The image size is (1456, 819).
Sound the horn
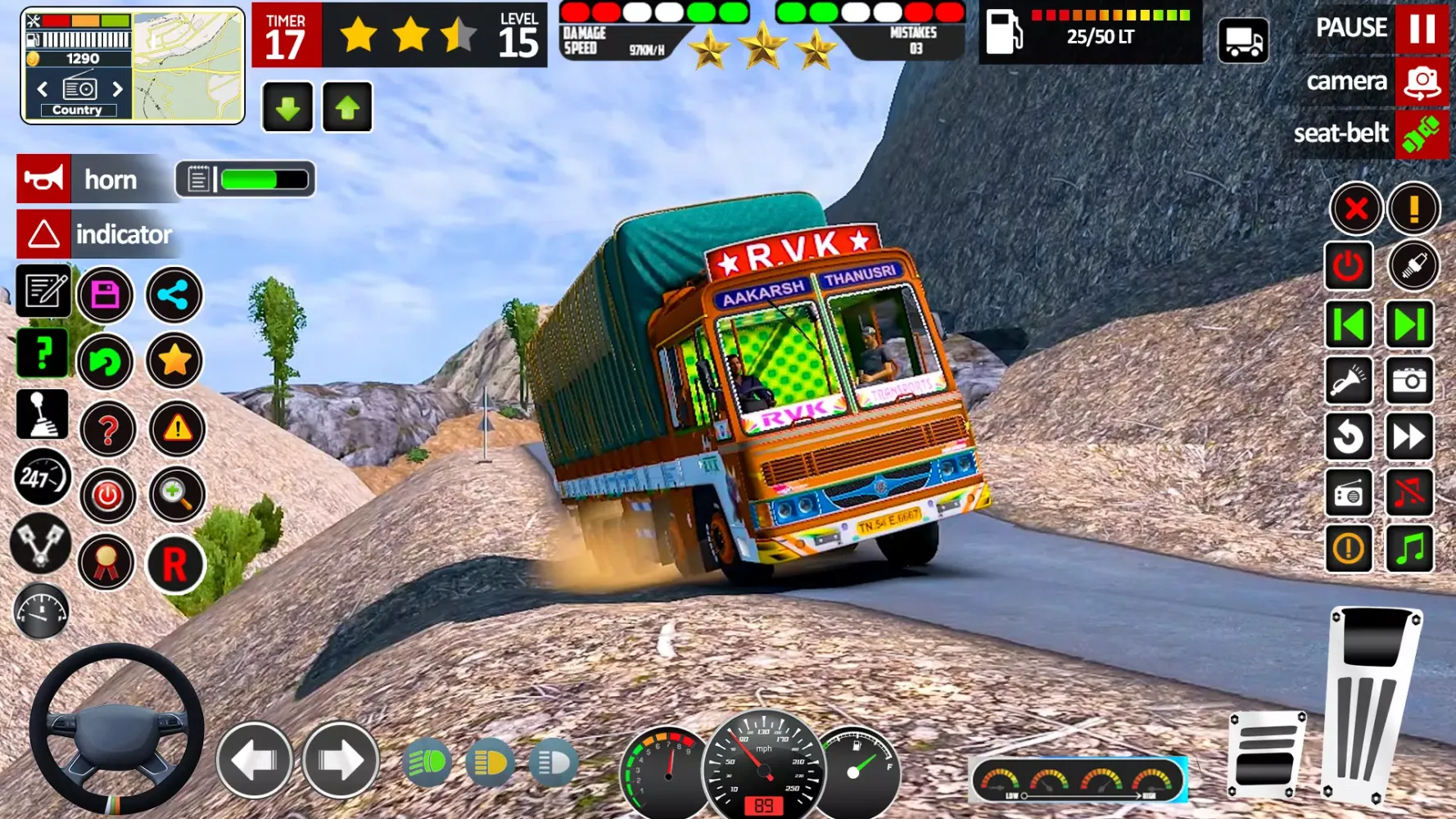[x=43, y=179]
